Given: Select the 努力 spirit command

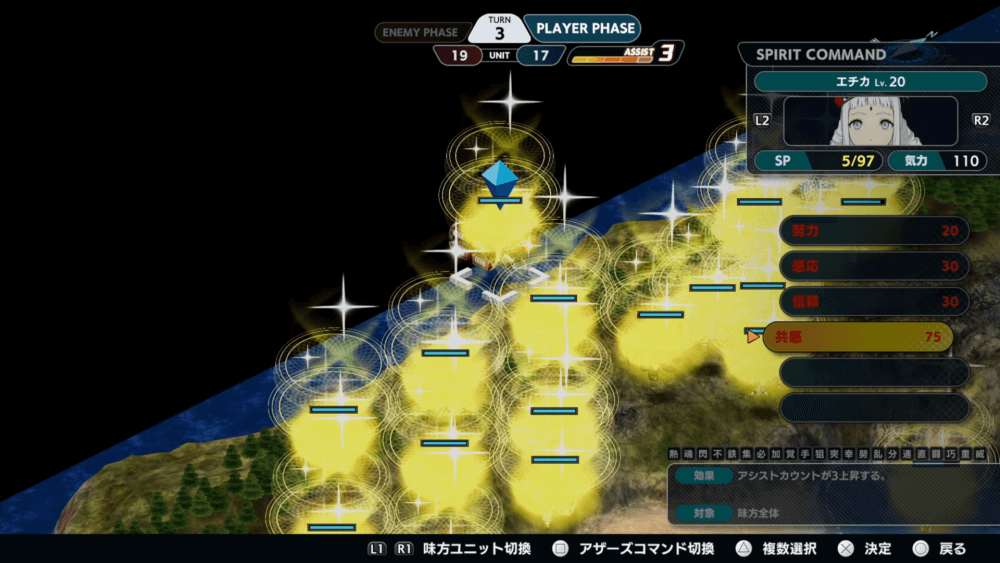Looking at the screenshot, I should coord(873,231).
